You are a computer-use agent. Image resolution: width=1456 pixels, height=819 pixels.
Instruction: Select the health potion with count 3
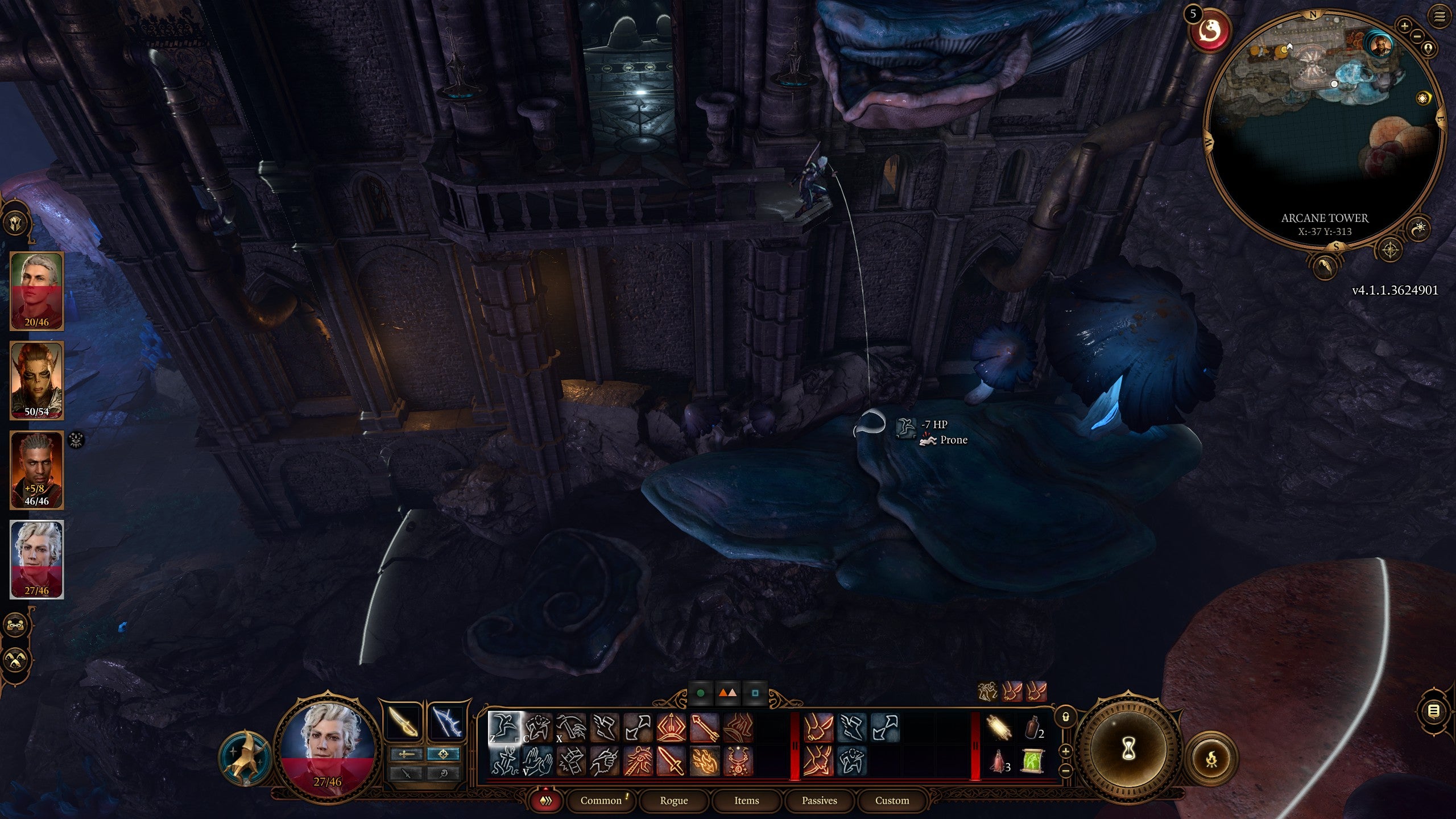999,761
